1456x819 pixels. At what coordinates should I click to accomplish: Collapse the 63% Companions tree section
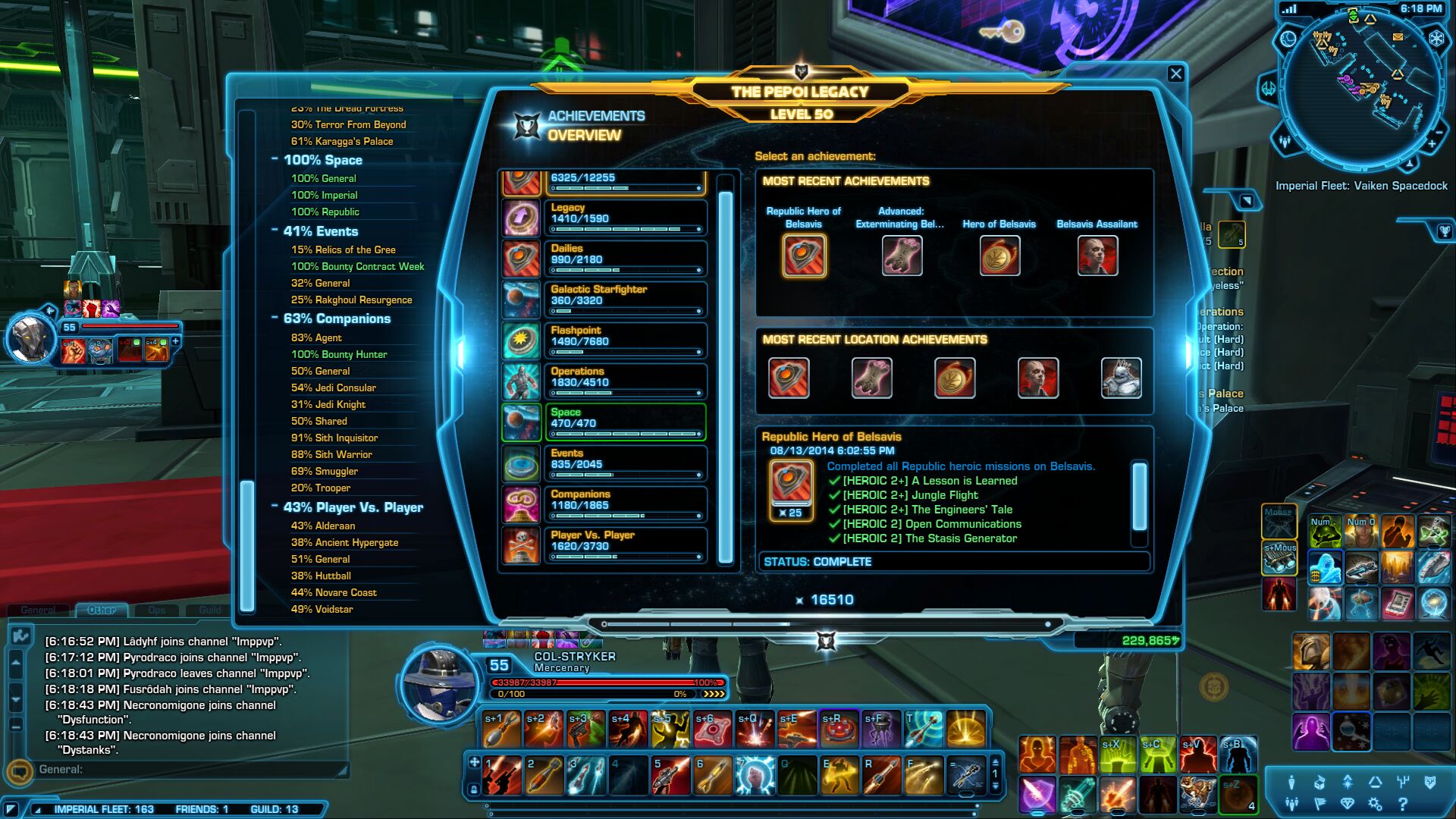(275, 318)
